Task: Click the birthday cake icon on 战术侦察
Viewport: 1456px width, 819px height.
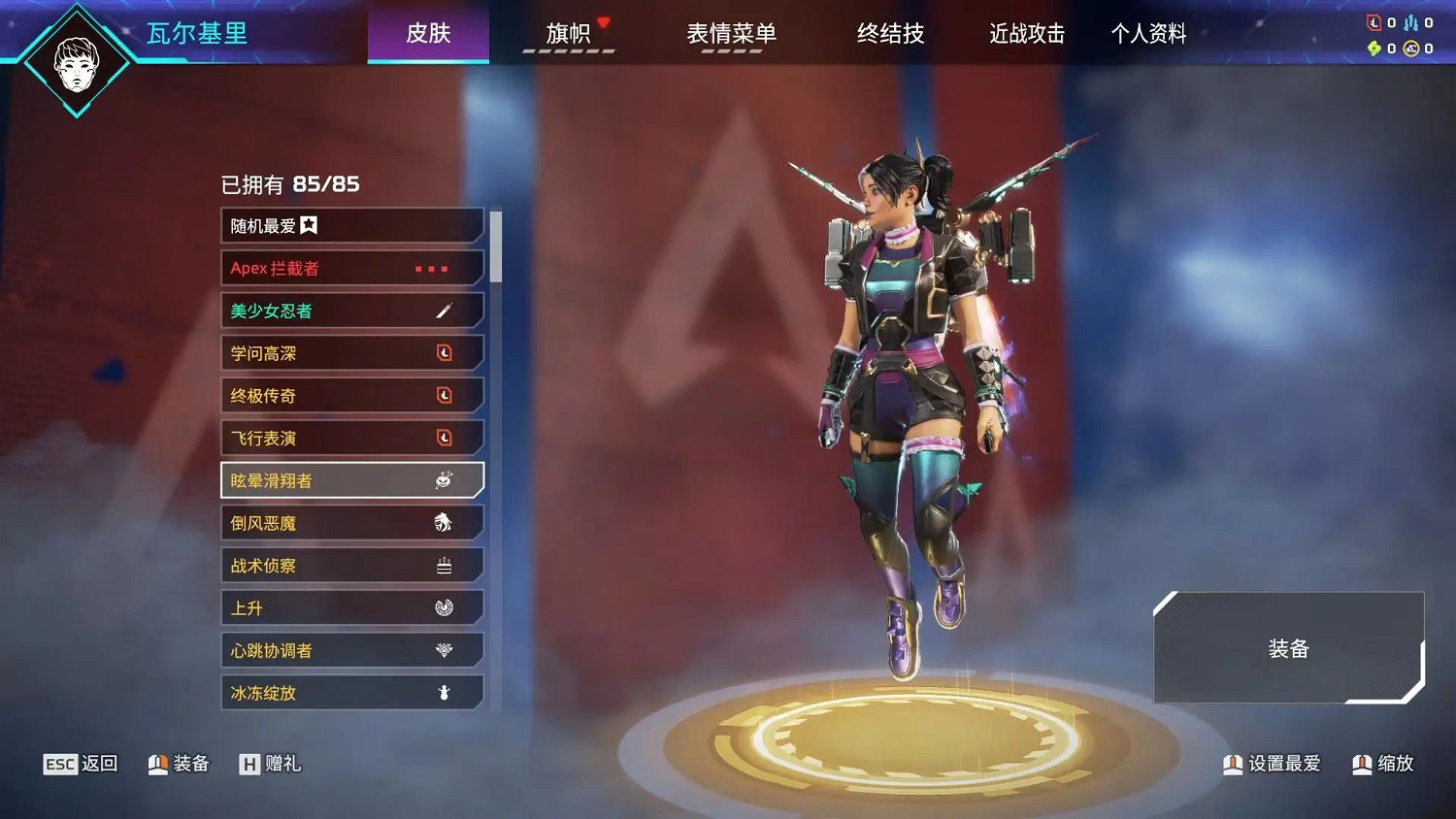Action: pyautogui.click(x=445, y=565)
